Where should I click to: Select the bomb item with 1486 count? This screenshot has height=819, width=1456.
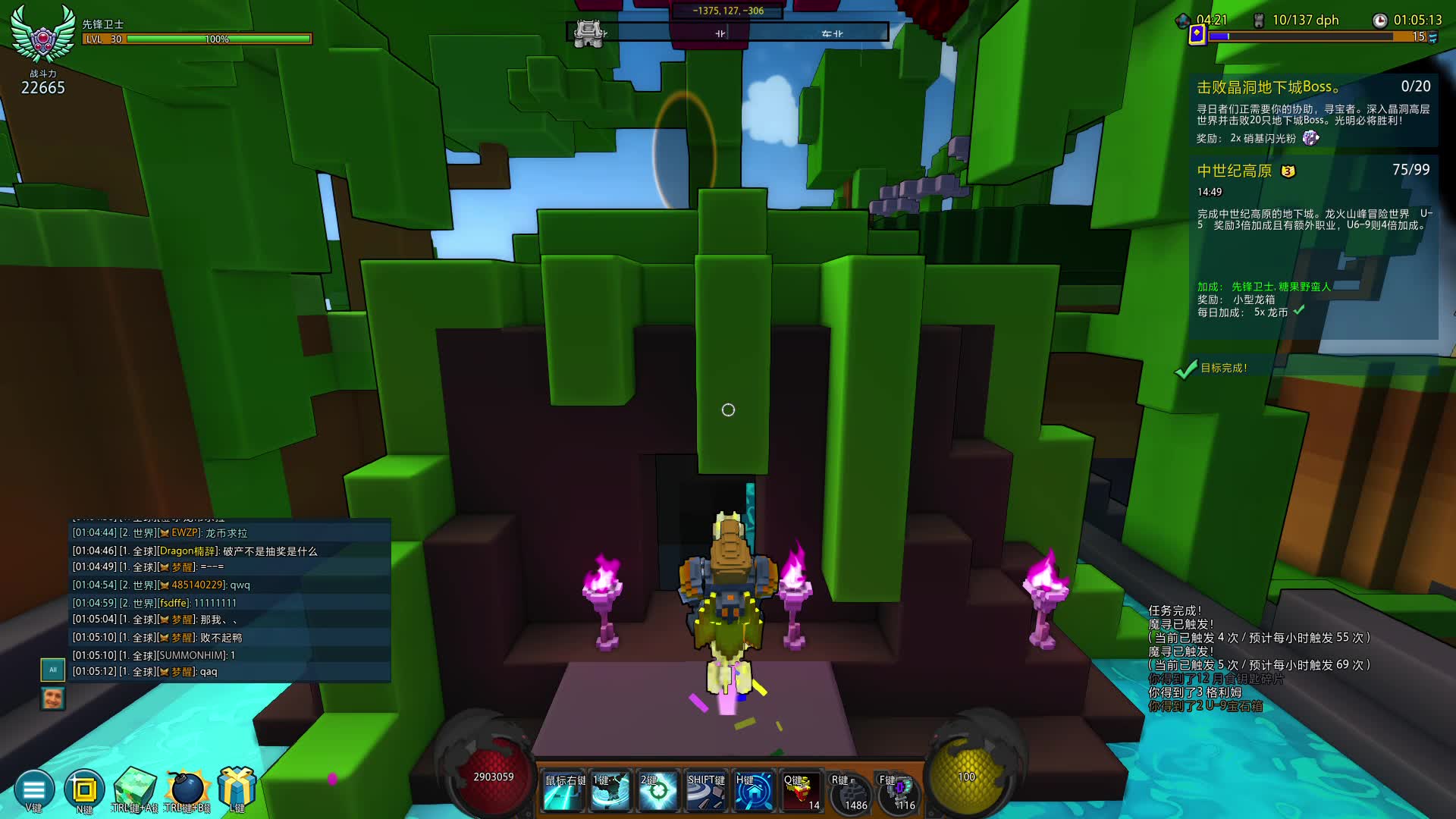pos(850,793)
